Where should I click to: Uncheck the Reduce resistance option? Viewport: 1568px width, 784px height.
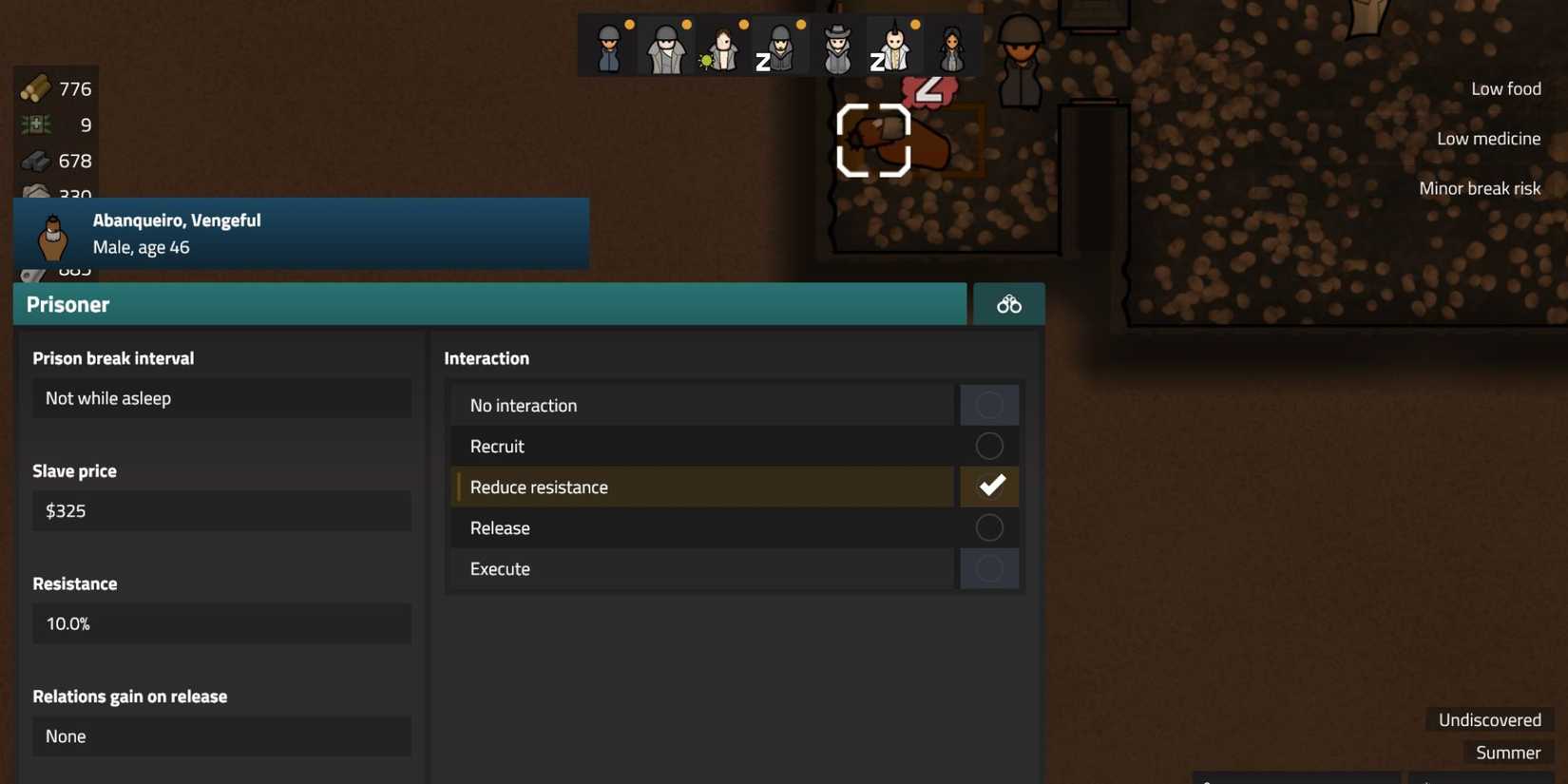pyautogui.click(x=989, y=486)
